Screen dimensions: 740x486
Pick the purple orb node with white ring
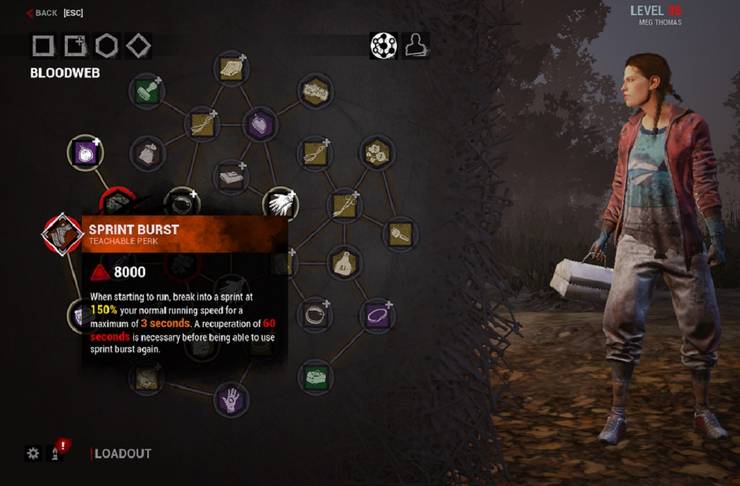click(x=84, y=153)
